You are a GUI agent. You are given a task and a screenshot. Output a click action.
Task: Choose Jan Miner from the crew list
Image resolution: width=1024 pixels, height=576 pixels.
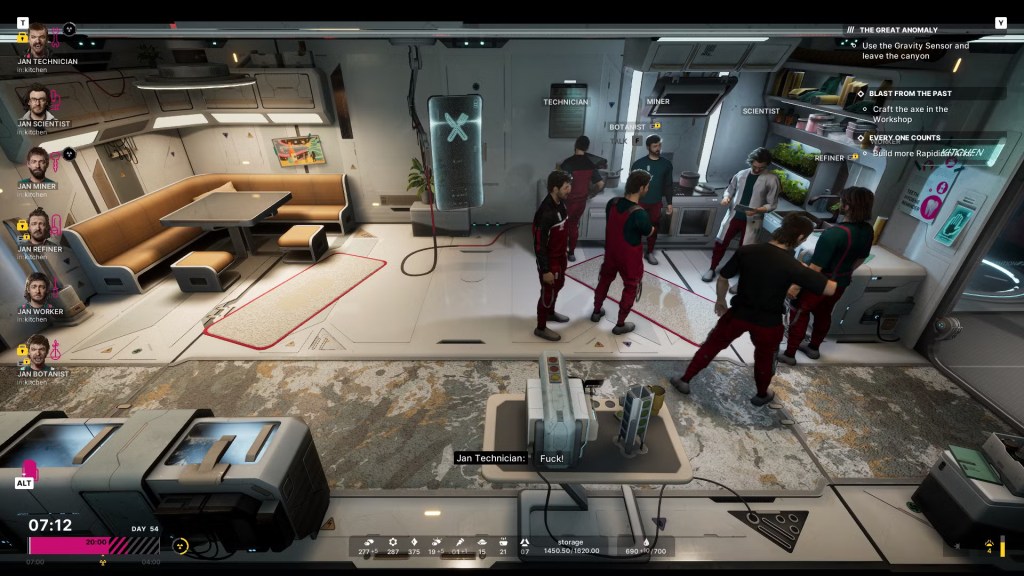(38, 164)
